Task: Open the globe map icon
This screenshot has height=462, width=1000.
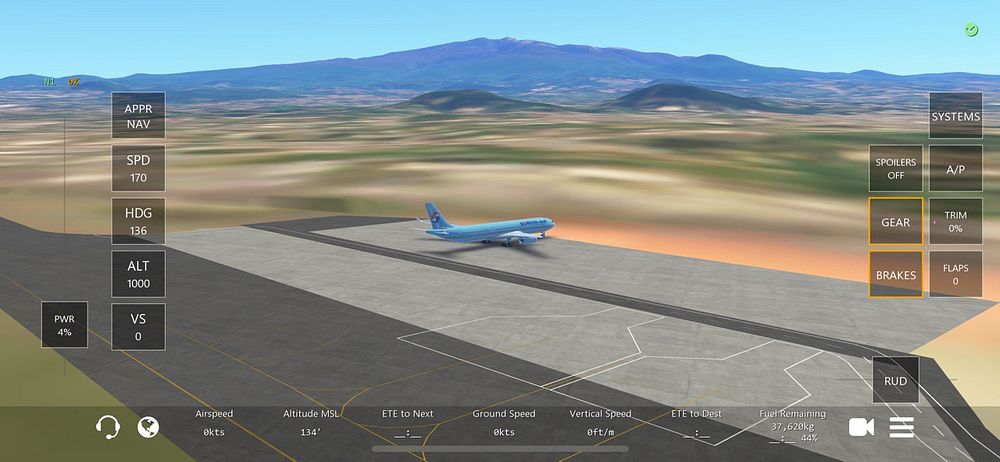Action: click(x=148, y=427)
